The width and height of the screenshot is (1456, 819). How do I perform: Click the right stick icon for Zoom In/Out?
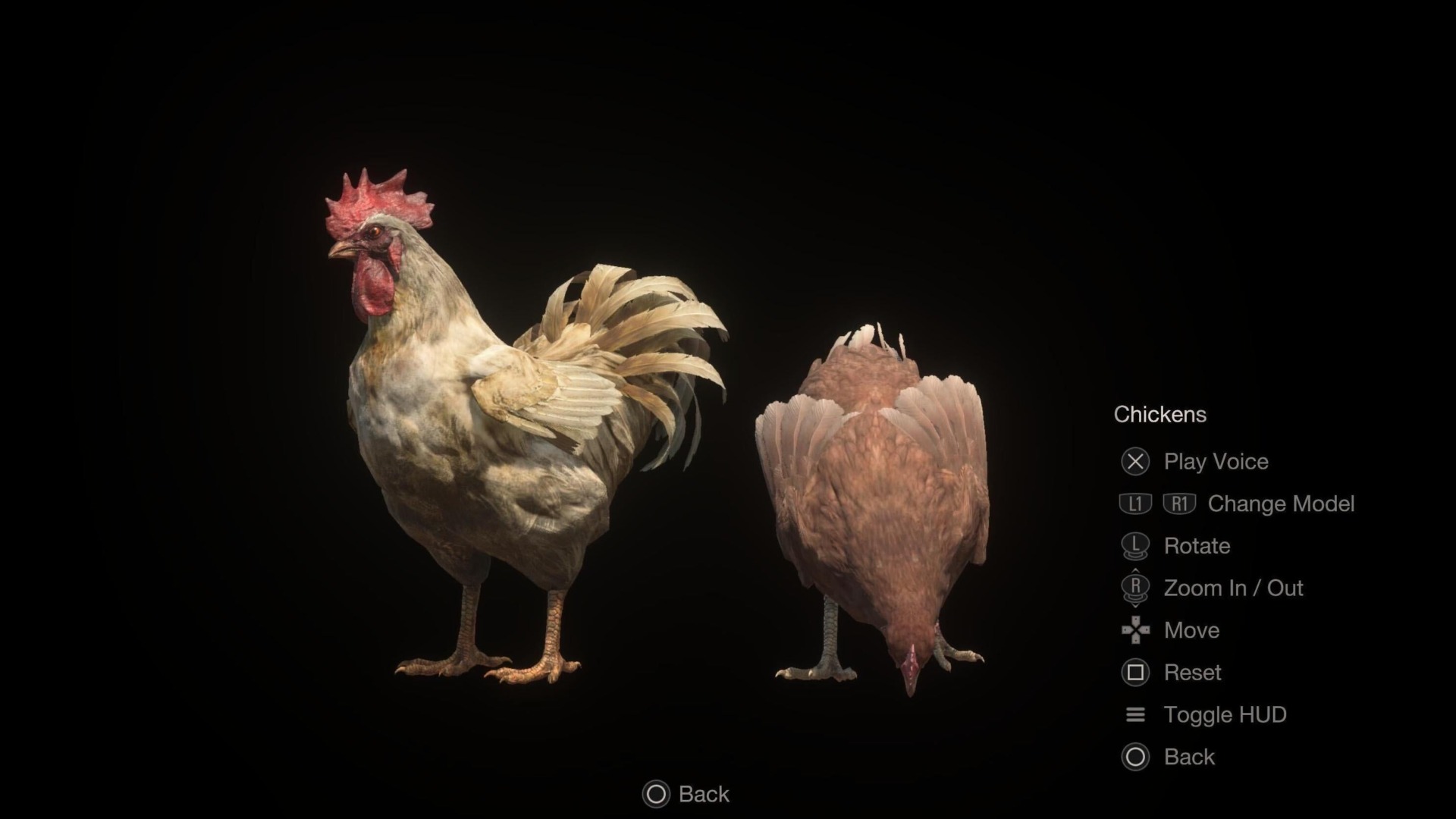1135,588
